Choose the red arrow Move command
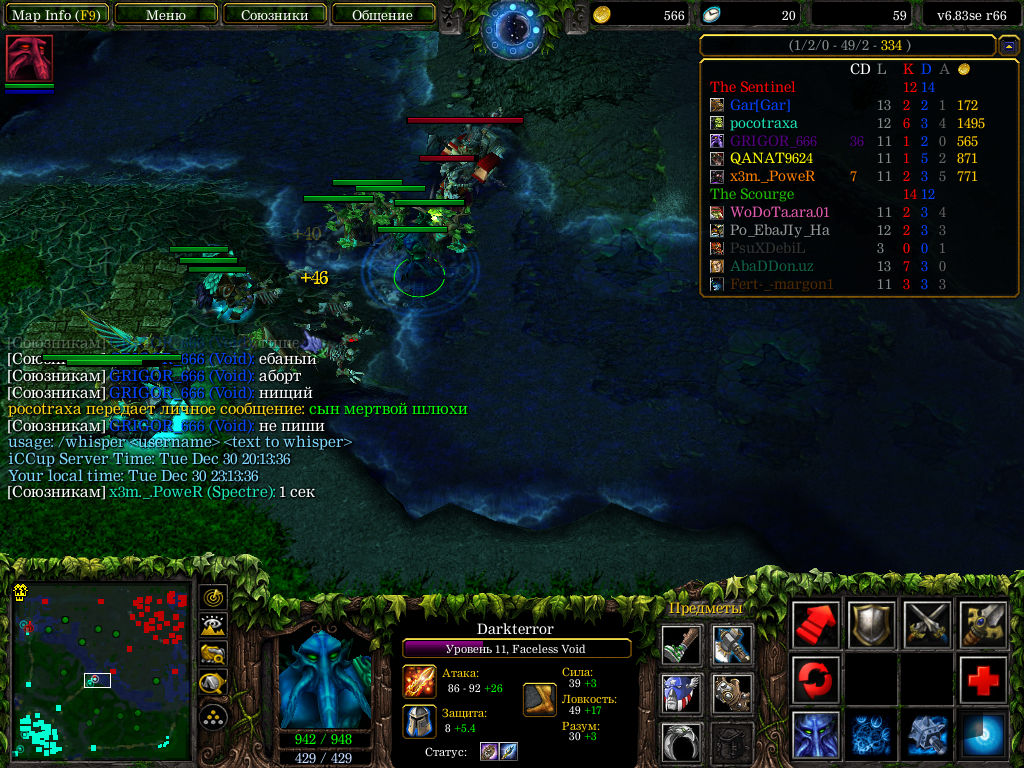Viewport: 1024px width, 768px height. [815, 625]
